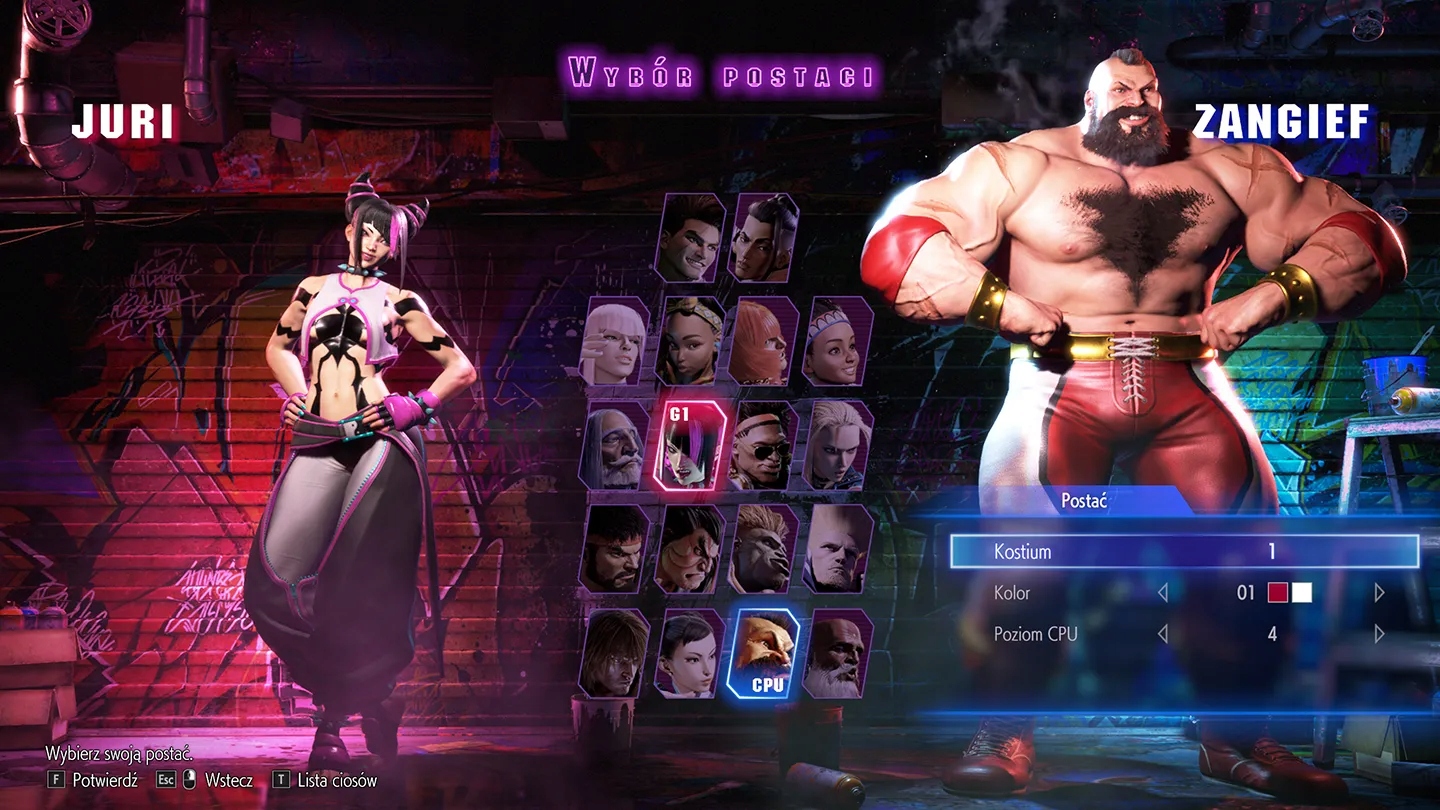This screenshot has height=810, width=1440.
Task: Choose E. Honda's portrait
Action: 691,549
